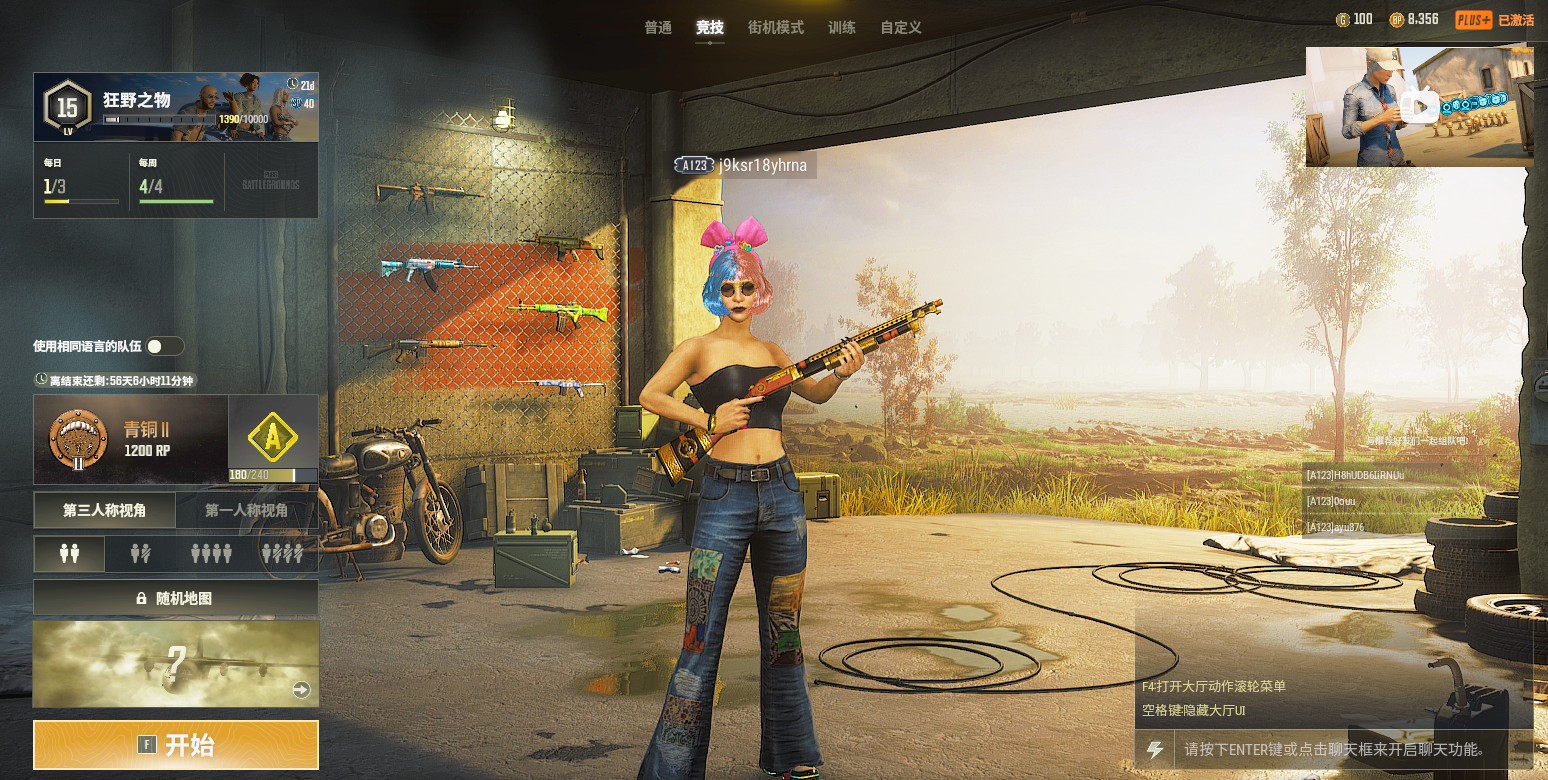Play the video thumbnail preview
This screenshot has height=780, width=1548.
coord(1418,106)
